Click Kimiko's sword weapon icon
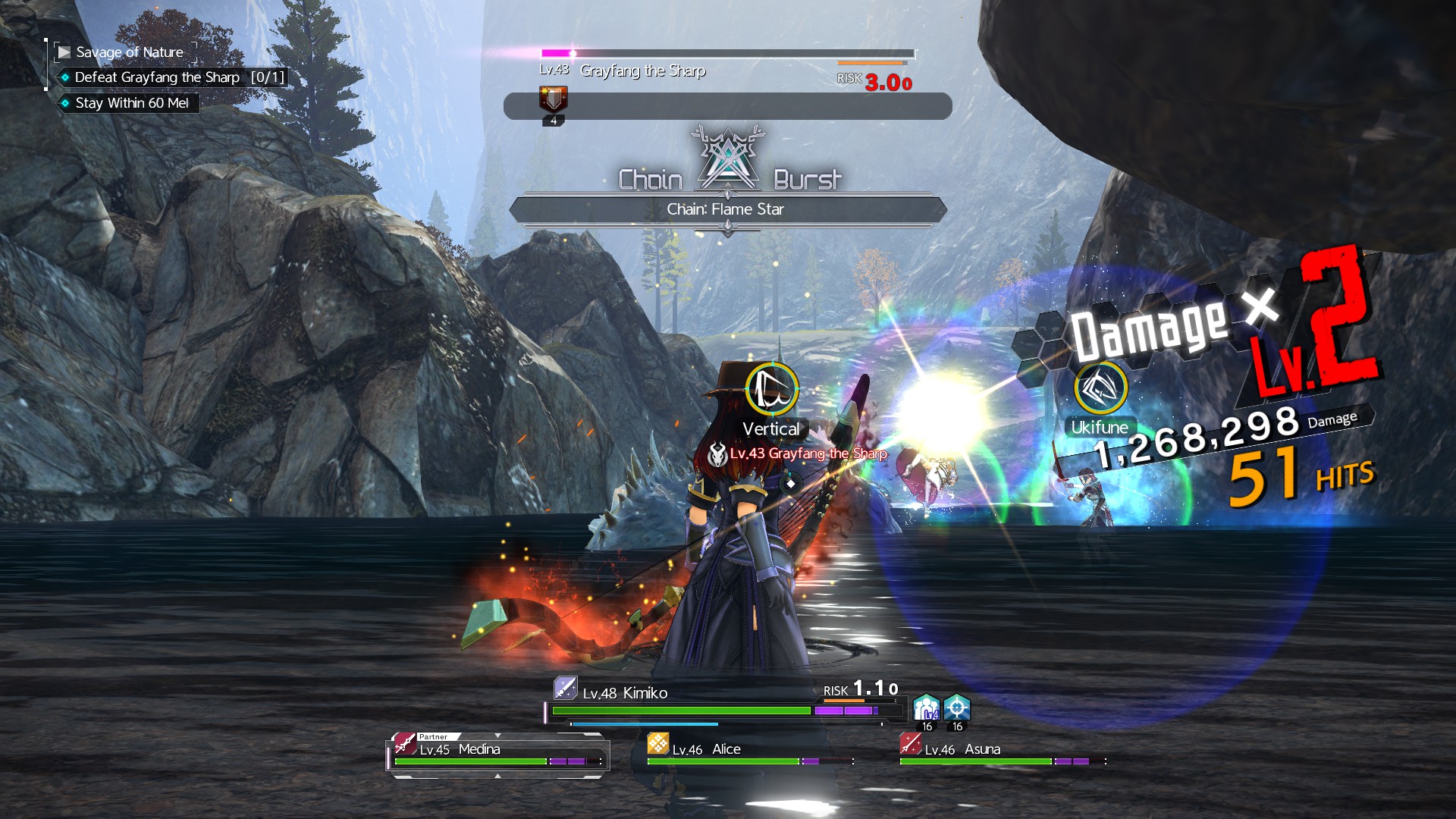This screenshot has height=819, width=1456. pos(565,688)
